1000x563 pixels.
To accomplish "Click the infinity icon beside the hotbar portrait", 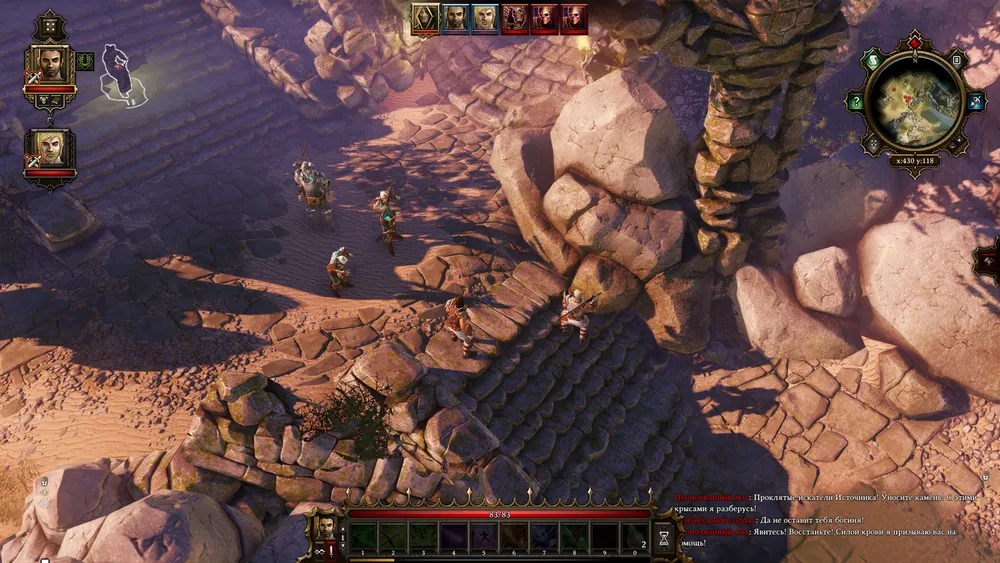I will point(317,549).
